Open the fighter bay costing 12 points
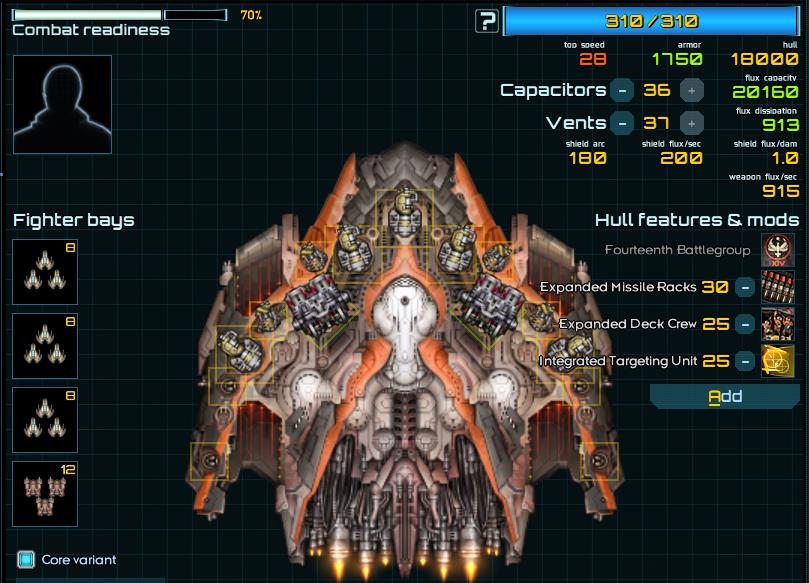 pos(45,495)
